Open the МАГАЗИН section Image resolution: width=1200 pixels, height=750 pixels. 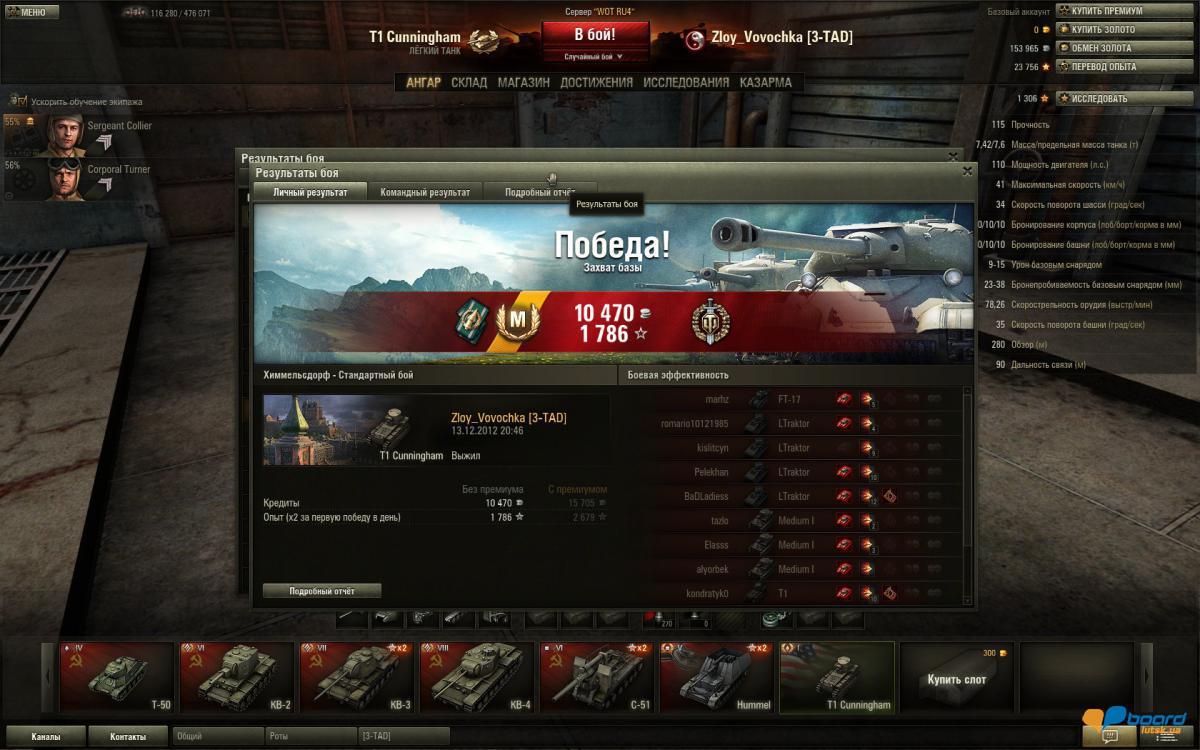pos(524,83)
